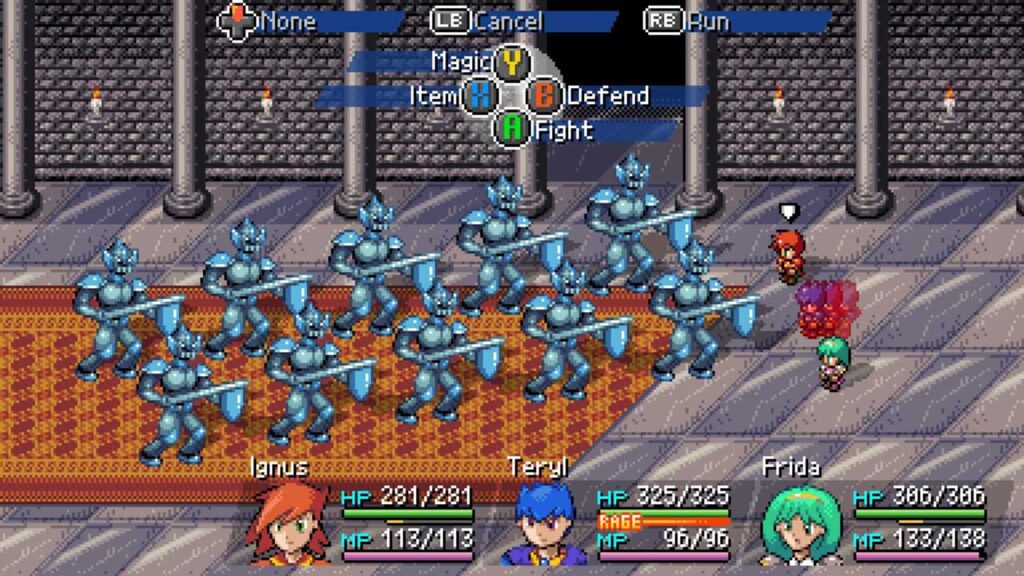Viewport: 1024px width, 576px height.
Task: Select Teryl's character portrait
Action: [546, 523]
